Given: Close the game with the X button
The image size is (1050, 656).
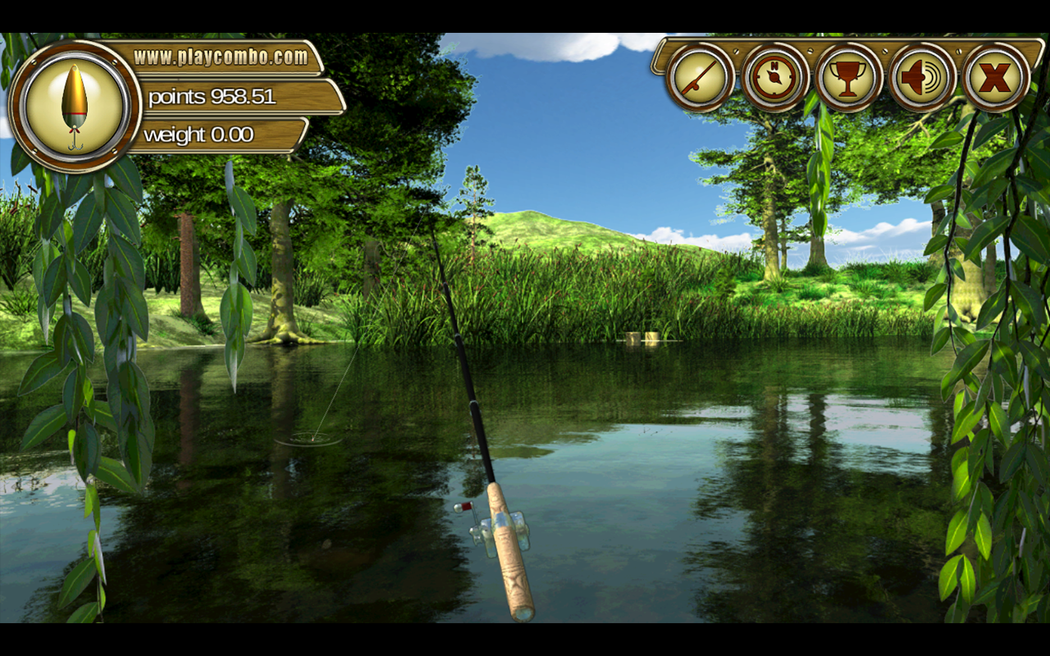Looking at the screenshot, I should [996, 77].
